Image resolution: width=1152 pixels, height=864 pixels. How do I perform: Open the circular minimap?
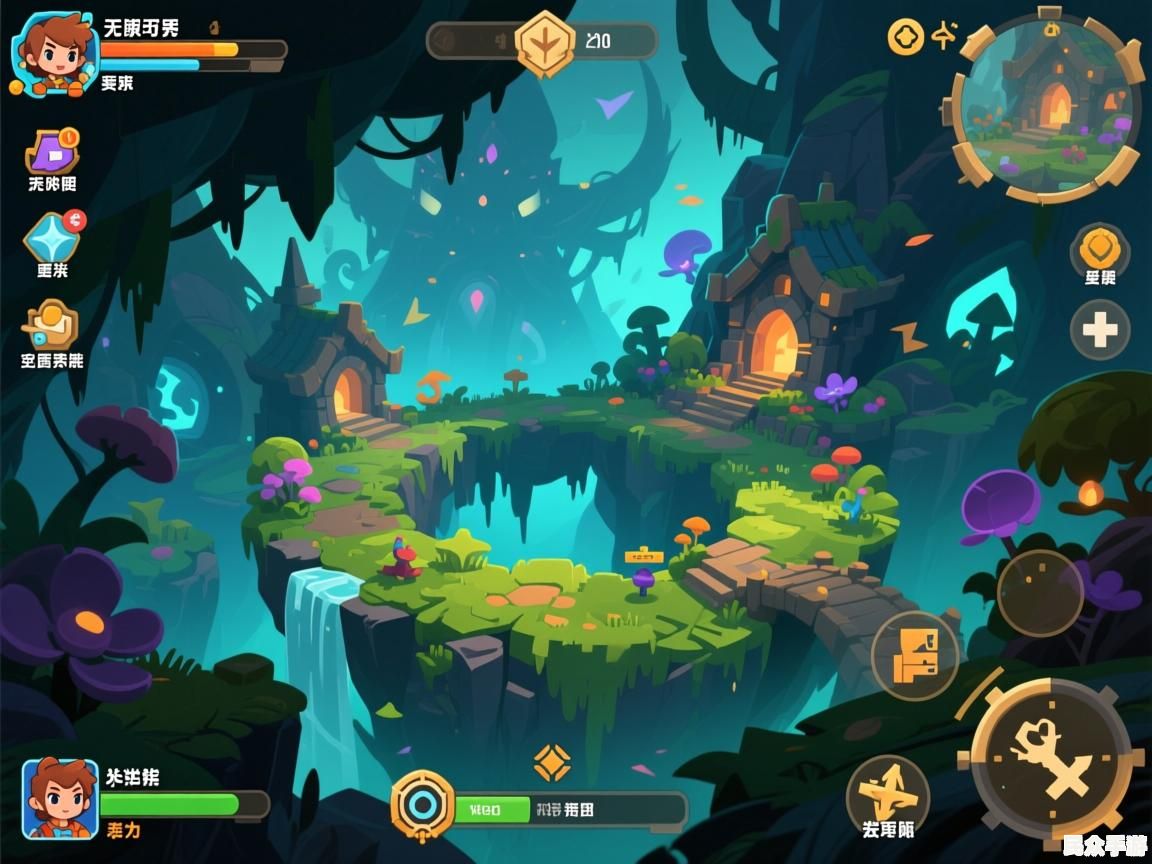tap(1048, 105)
